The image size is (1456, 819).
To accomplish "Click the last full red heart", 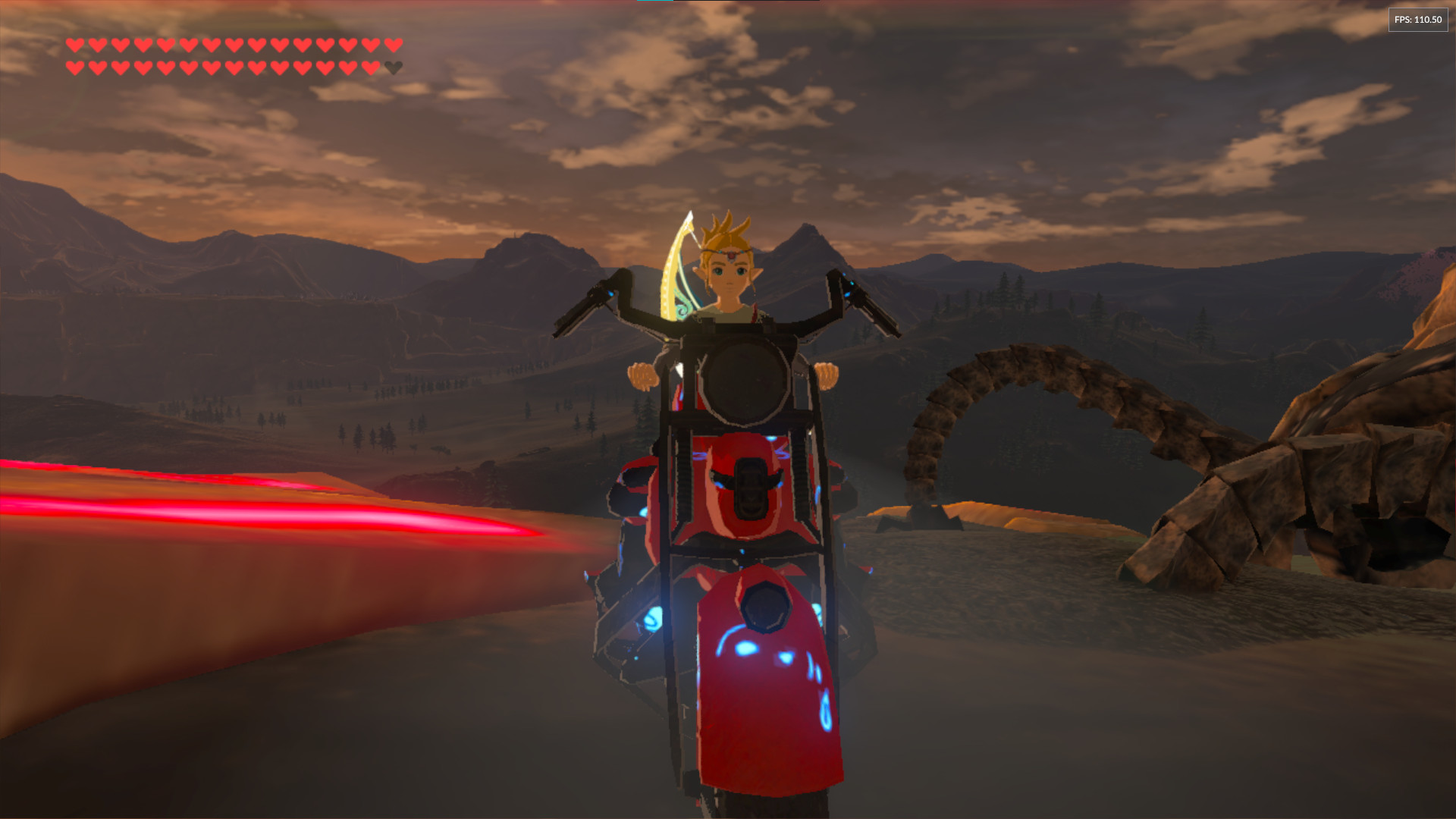I will click(372, 67).
